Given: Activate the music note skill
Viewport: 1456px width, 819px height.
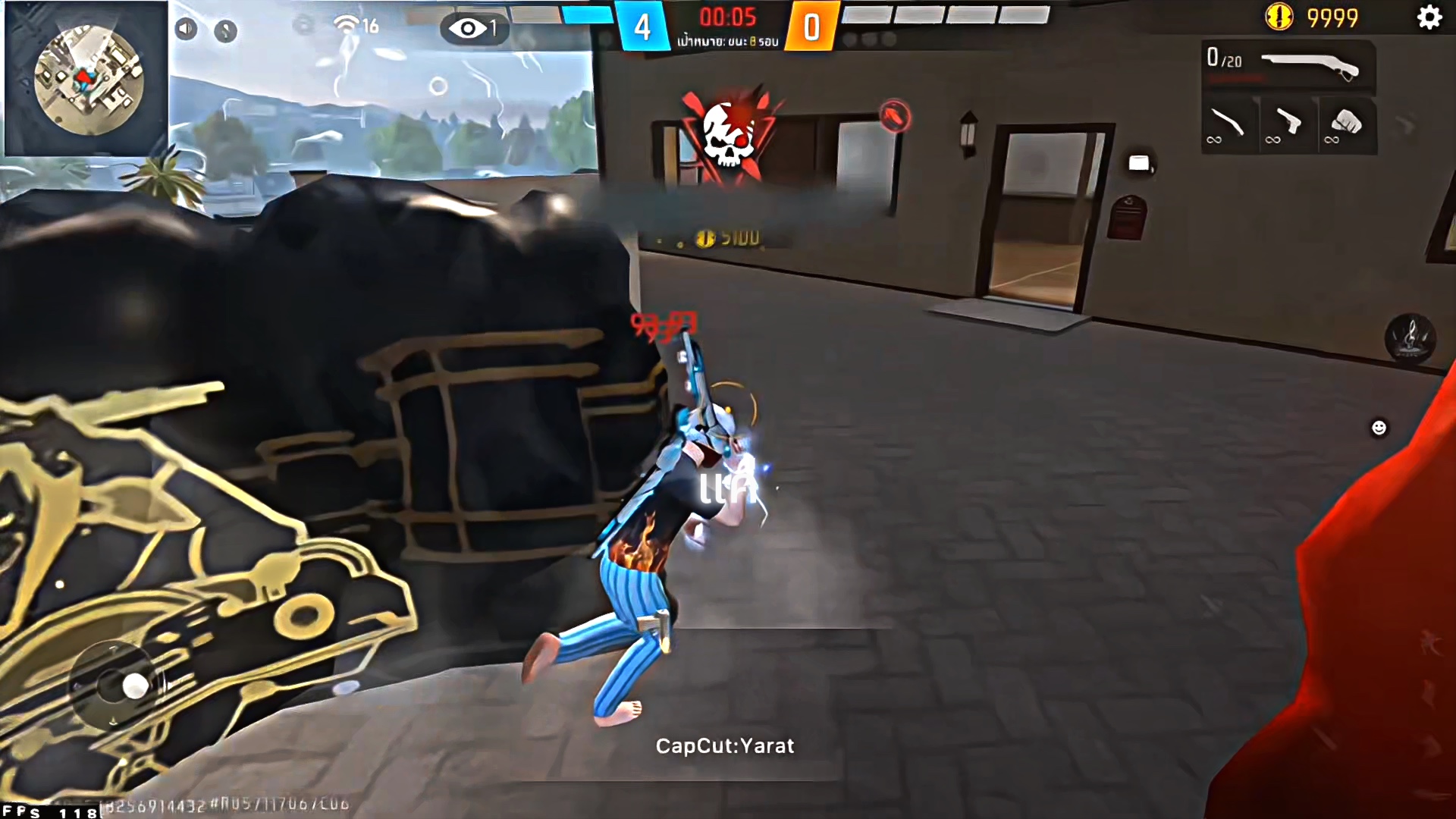Looking at the screenshot, I should (1410, 337).
